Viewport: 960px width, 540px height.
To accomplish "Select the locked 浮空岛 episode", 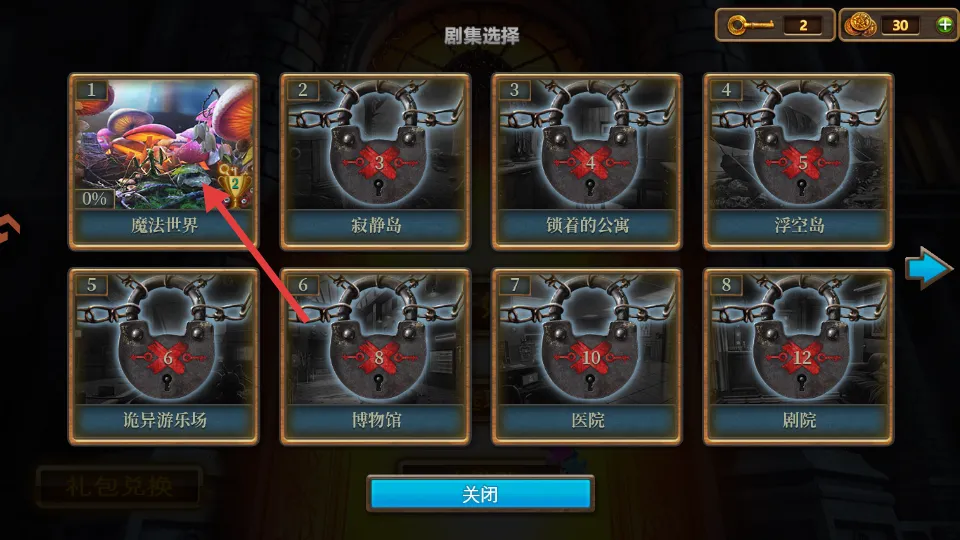I will (799, 160).
